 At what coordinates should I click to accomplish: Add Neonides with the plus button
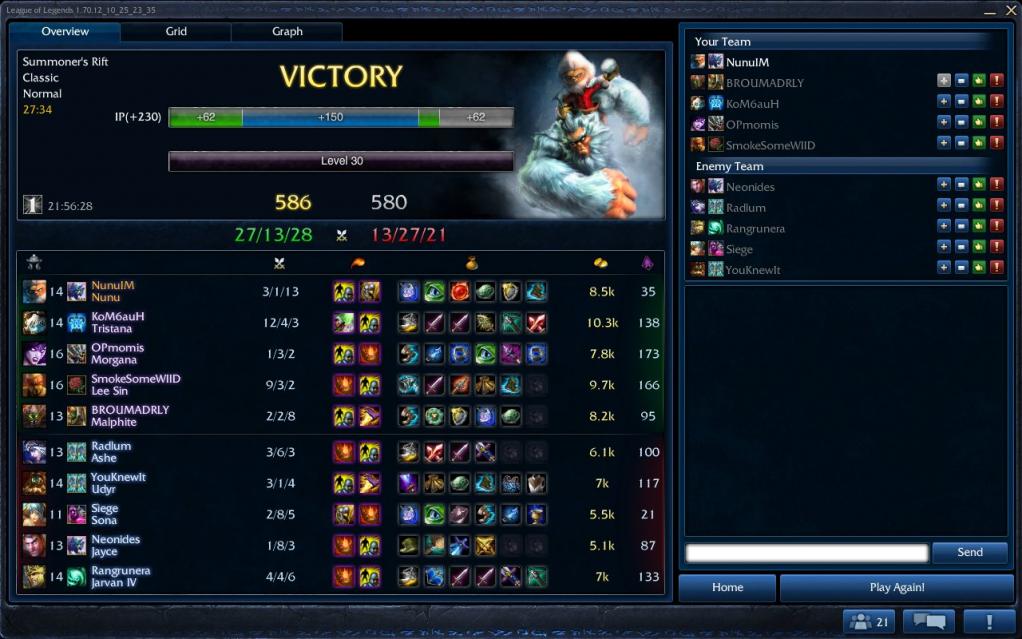943,185
